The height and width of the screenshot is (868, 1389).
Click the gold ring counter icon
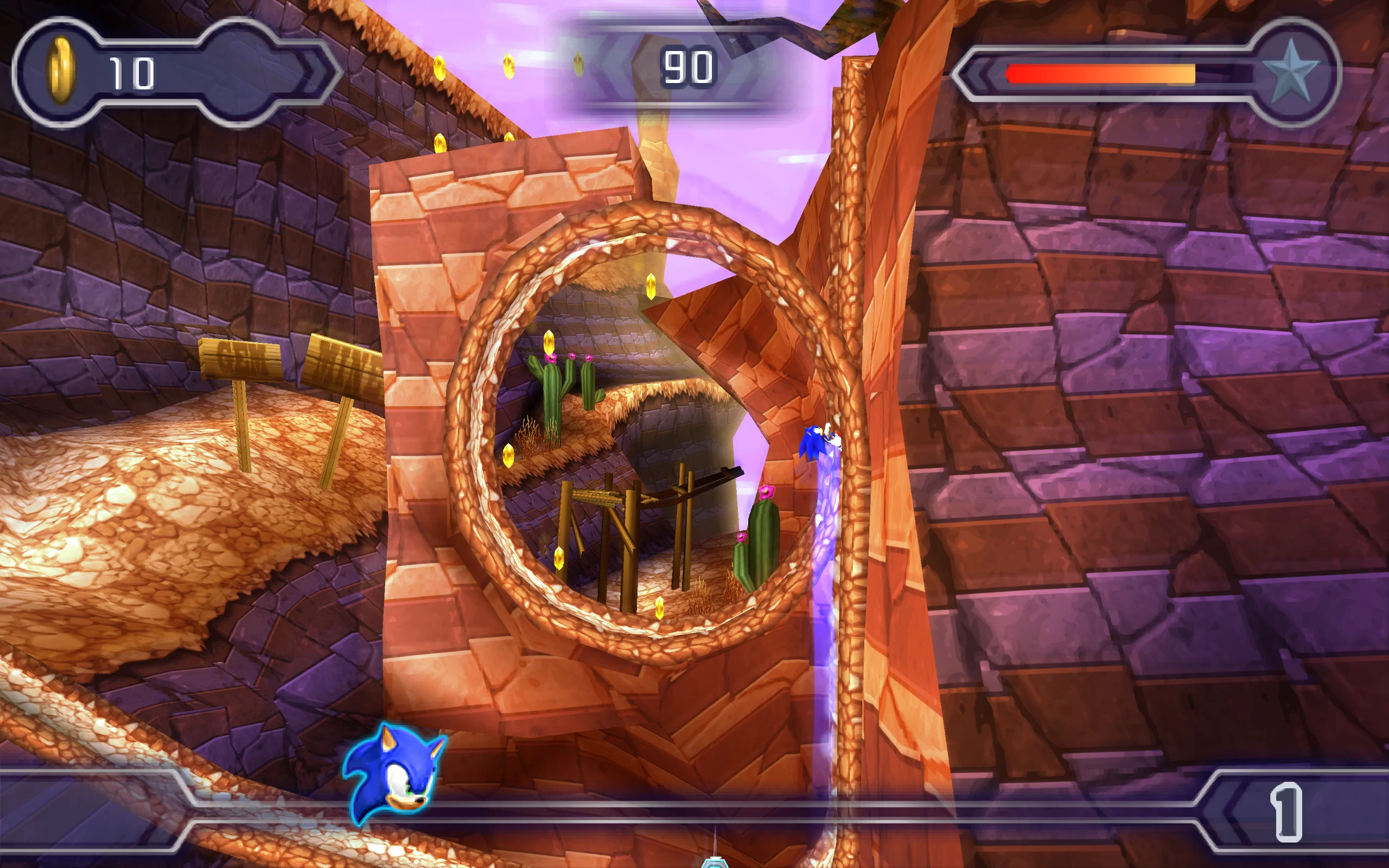pos(61,71)
